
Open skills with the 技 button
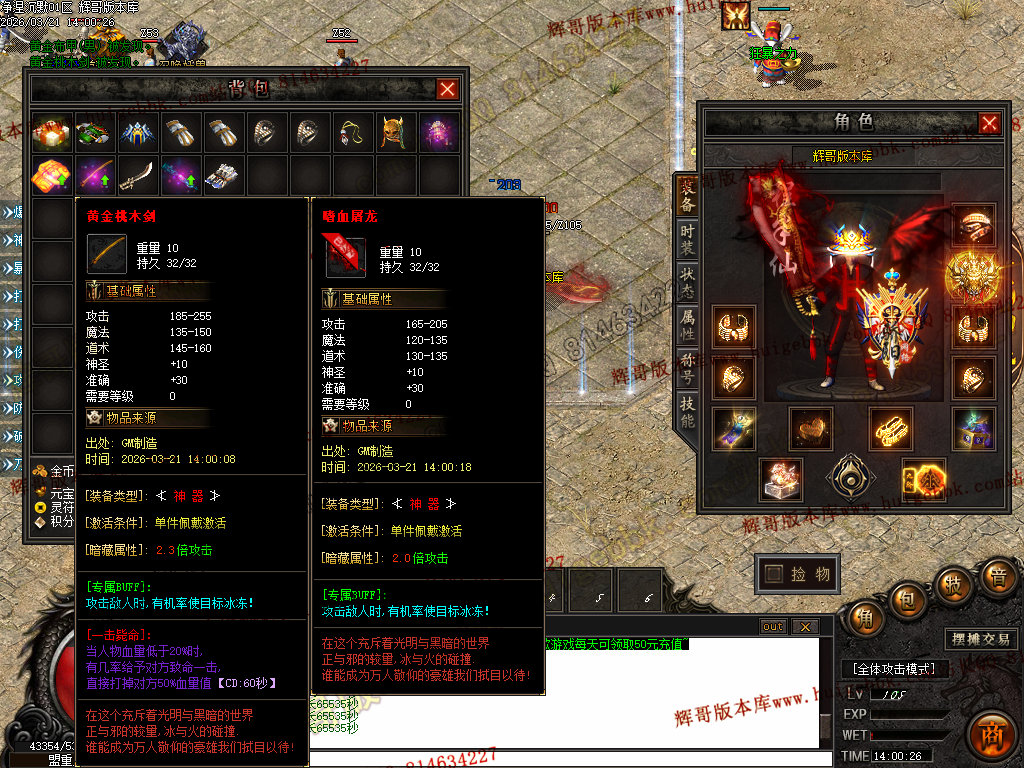coord(954,584)
